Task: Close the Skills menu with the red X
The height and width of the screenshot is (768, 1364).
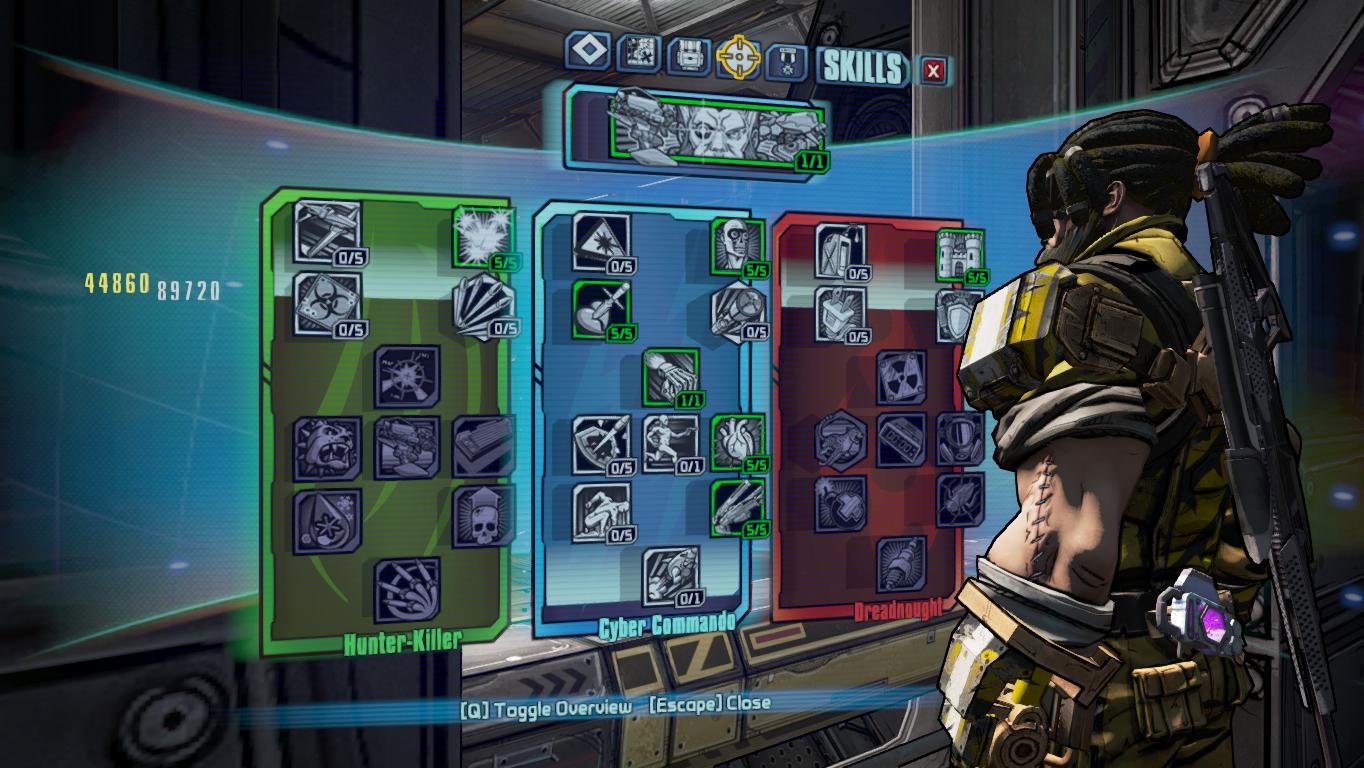Action: click(x=933, y=70)
